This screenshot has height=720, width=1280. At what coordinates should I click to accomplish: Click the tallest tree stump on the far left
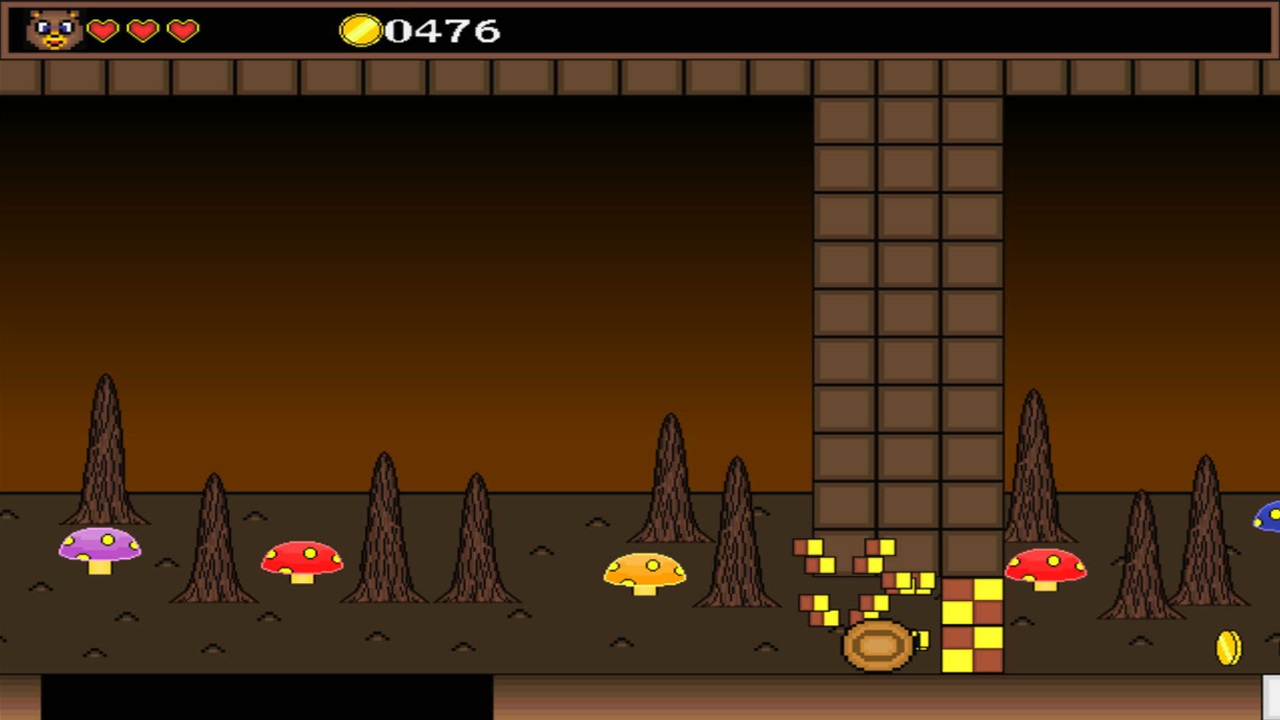106,450
